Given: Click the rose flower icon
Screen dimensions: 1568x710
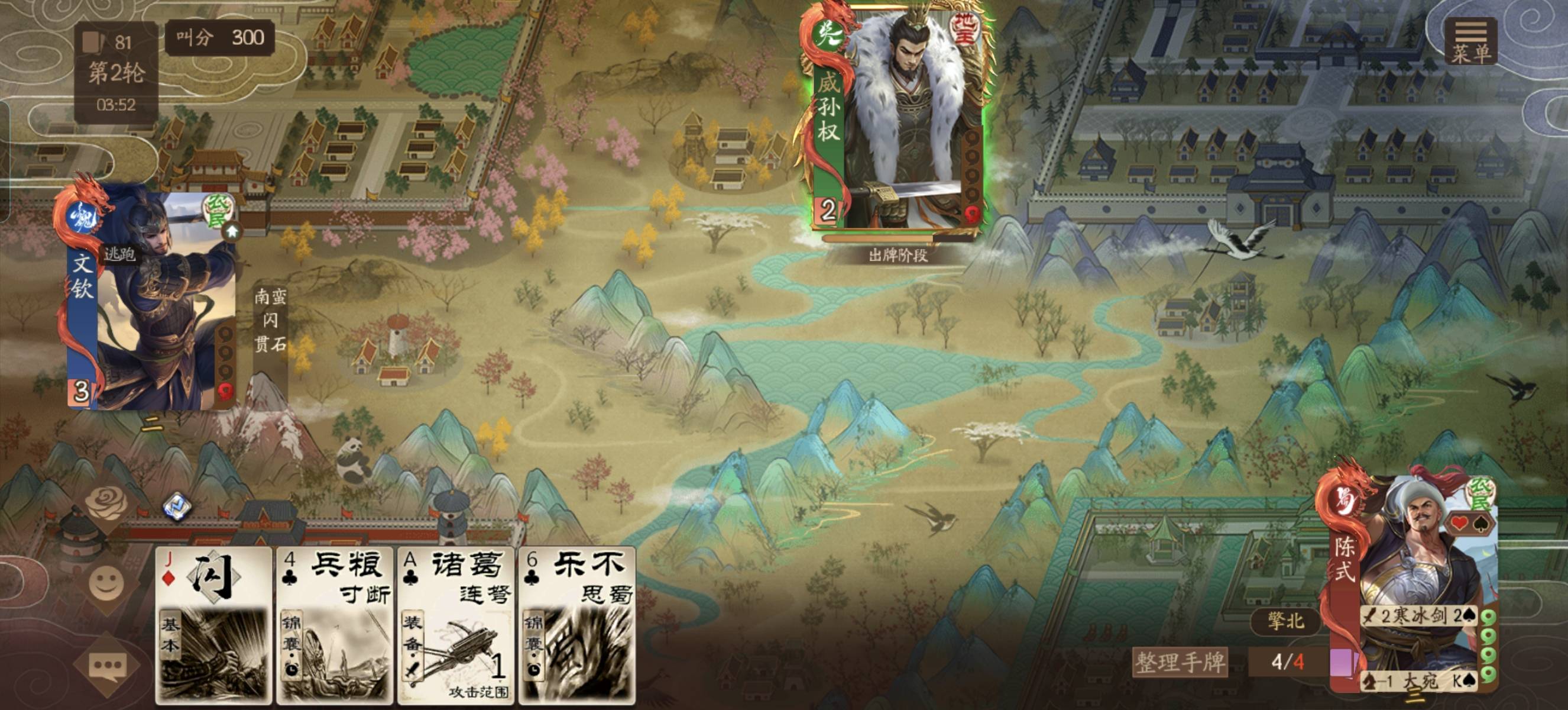Looking at the screenshot, I should (x=106, y=502).
